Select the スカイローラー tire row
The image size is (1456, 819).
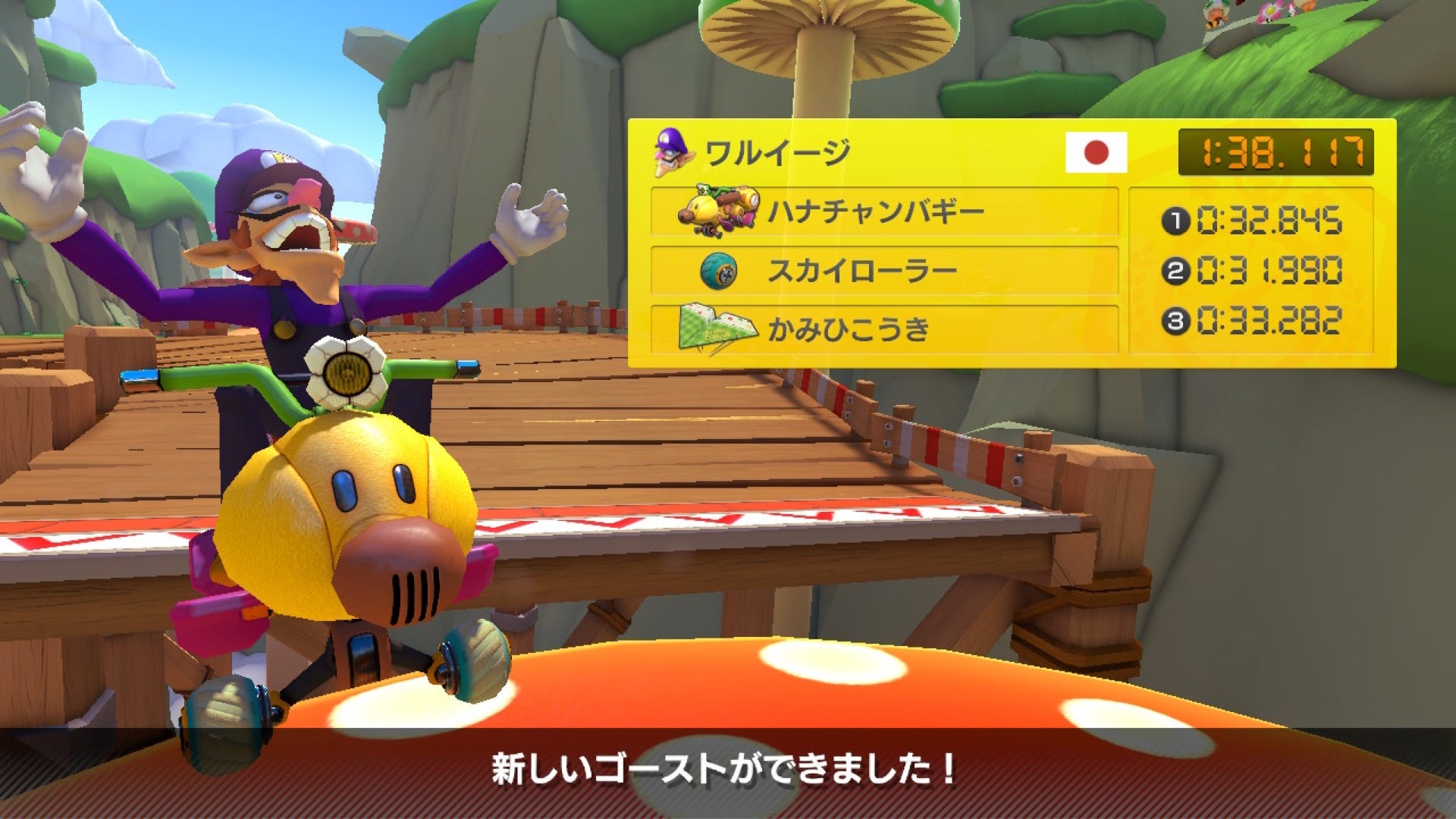point(884,271)
